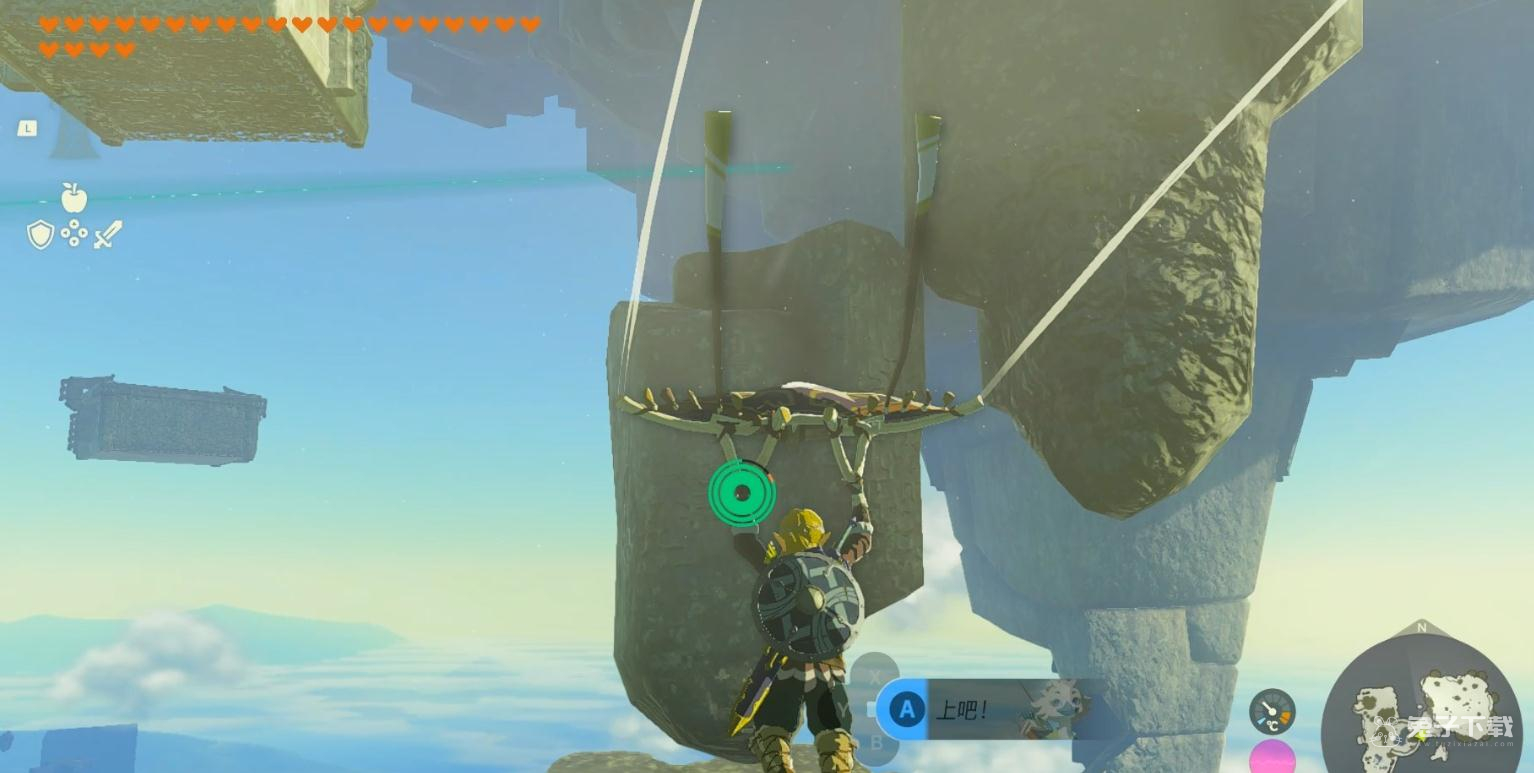Choose the 上吧! sage prompt
Image resolution: width=1534 pixels, height=773 pixels.
pos(990,710)
